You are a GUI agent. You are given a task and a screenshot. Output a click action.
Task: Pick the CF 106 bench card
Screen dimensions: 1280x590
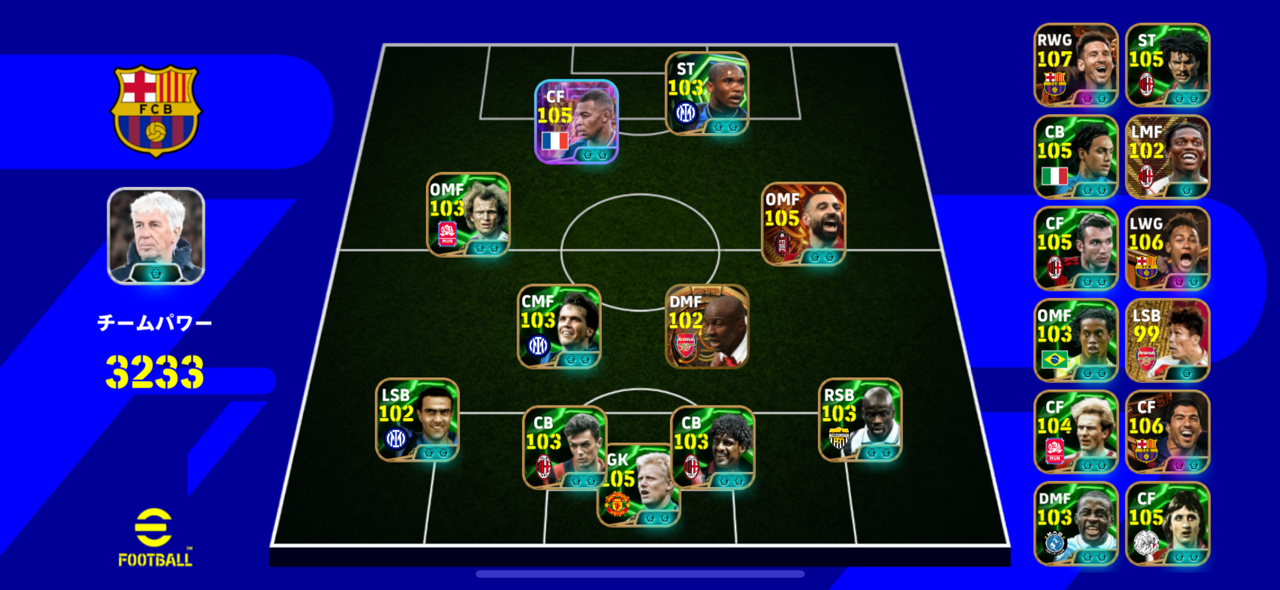tap(1168, 431)
